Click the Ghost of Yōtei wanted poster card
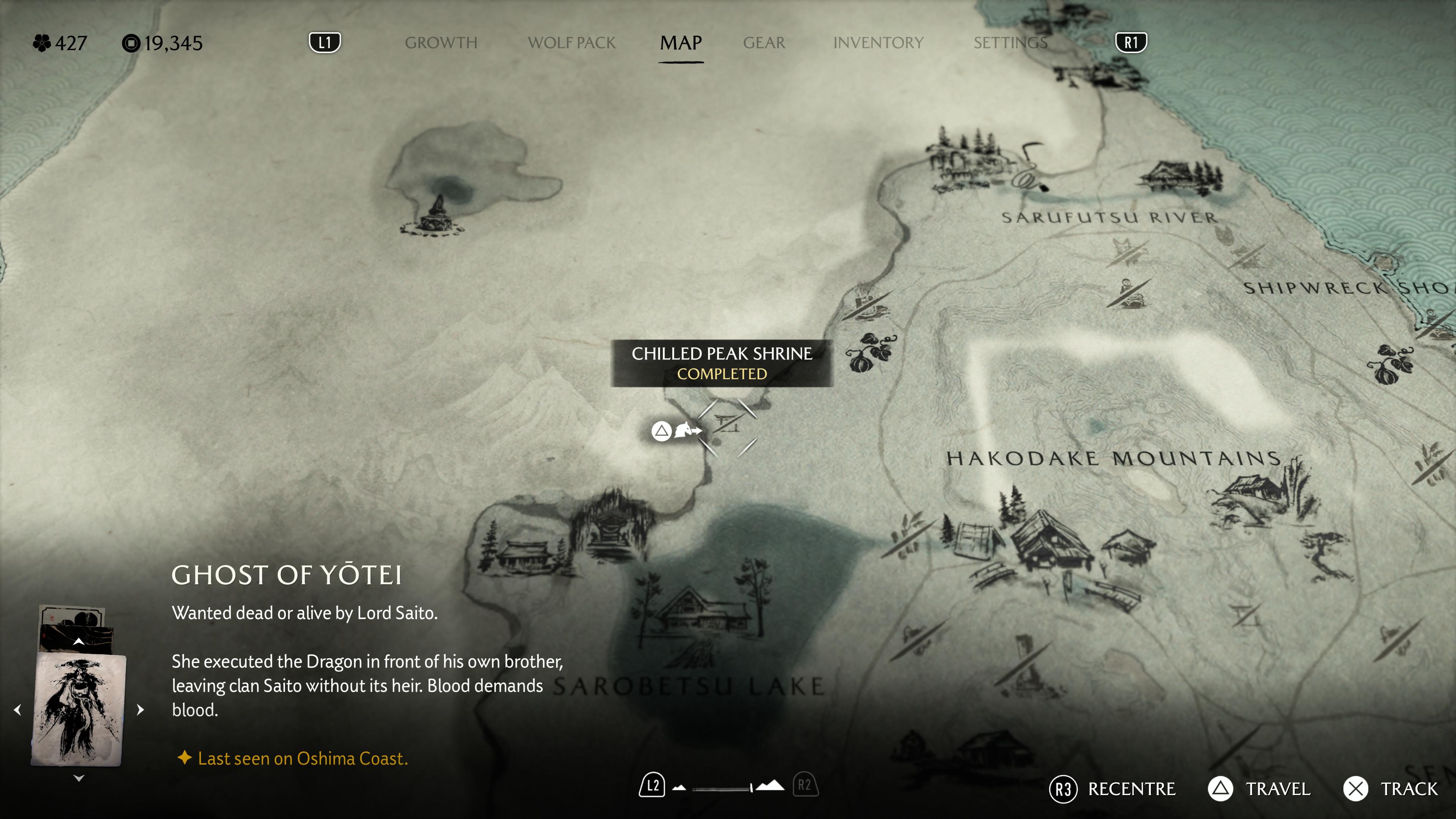This screenshot has height=819, width=1456. pos(78,709)
